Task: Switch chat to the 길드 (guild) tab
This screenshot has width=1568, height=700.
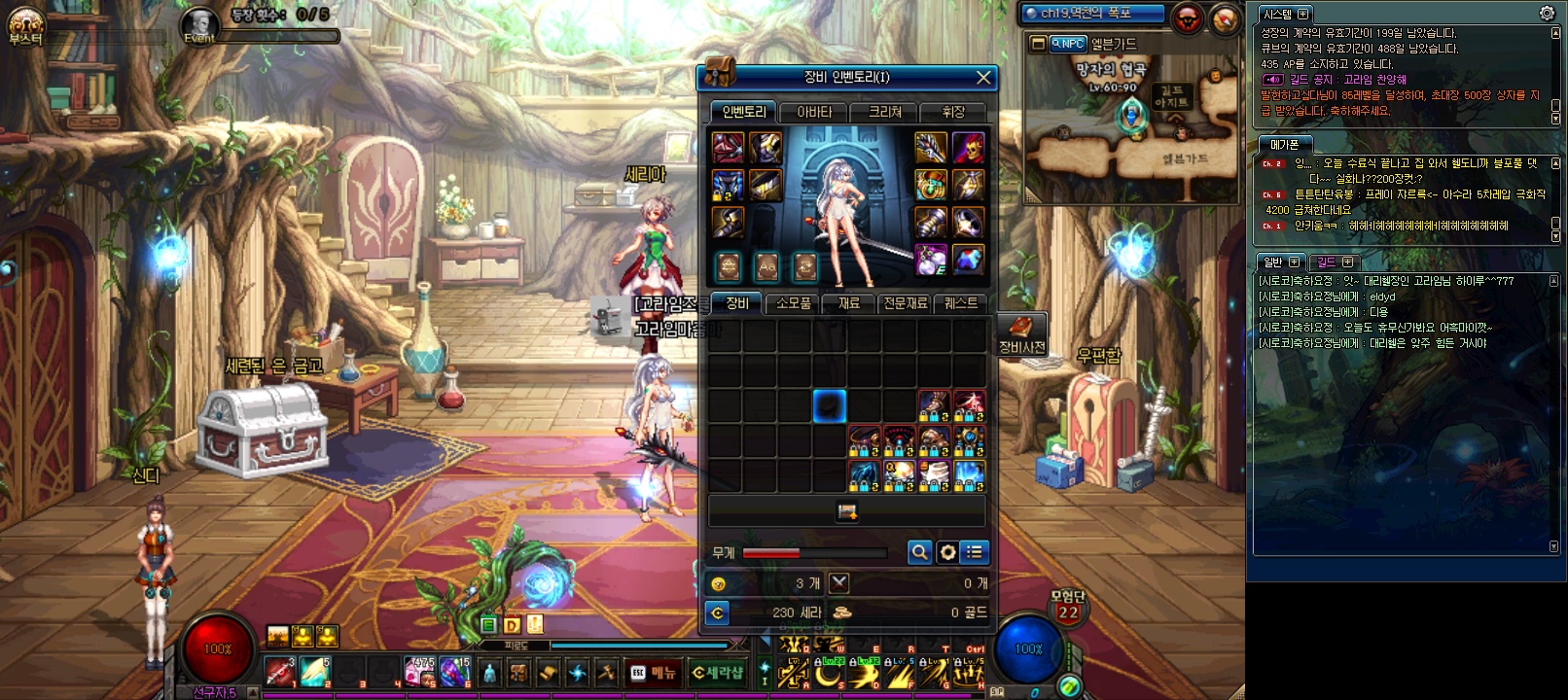Action: [x=1327, y=262]
